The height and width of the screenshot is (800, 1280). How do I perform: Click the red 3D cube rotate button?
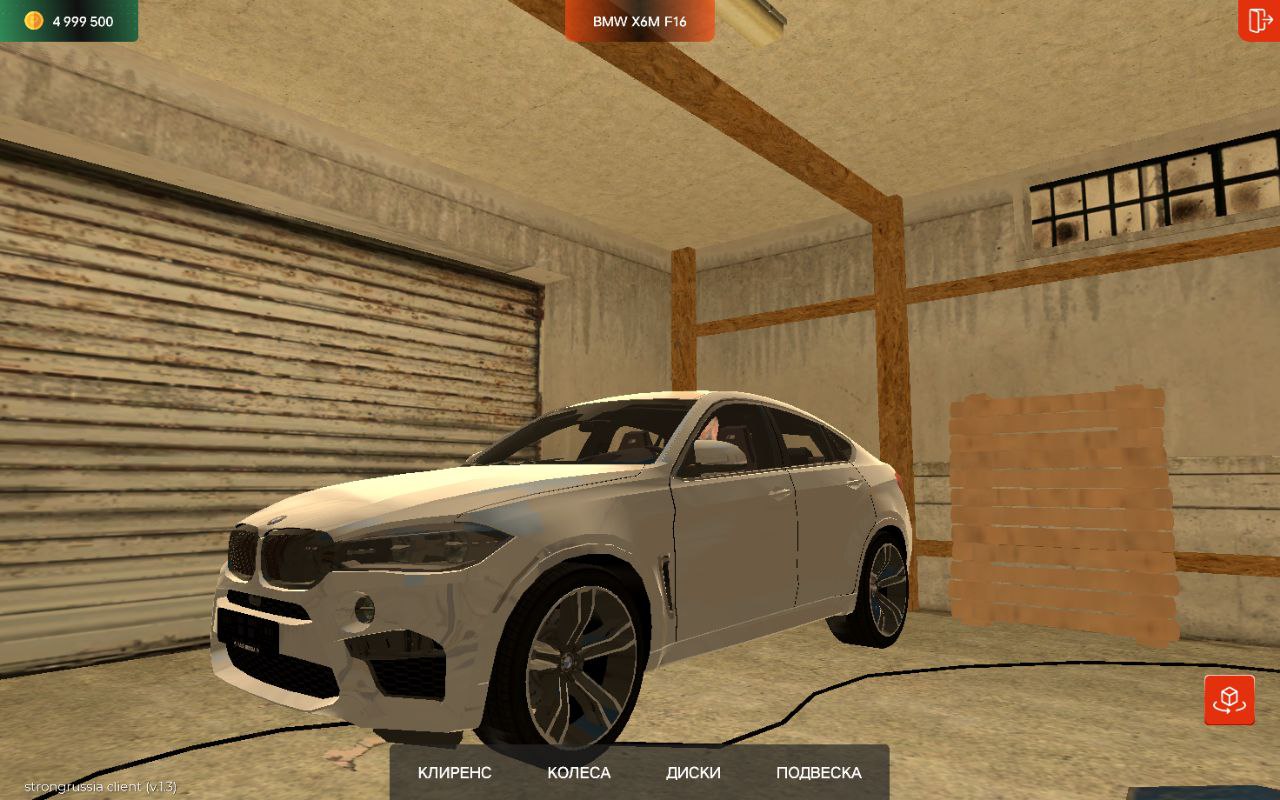click(x=1229, y=699)
